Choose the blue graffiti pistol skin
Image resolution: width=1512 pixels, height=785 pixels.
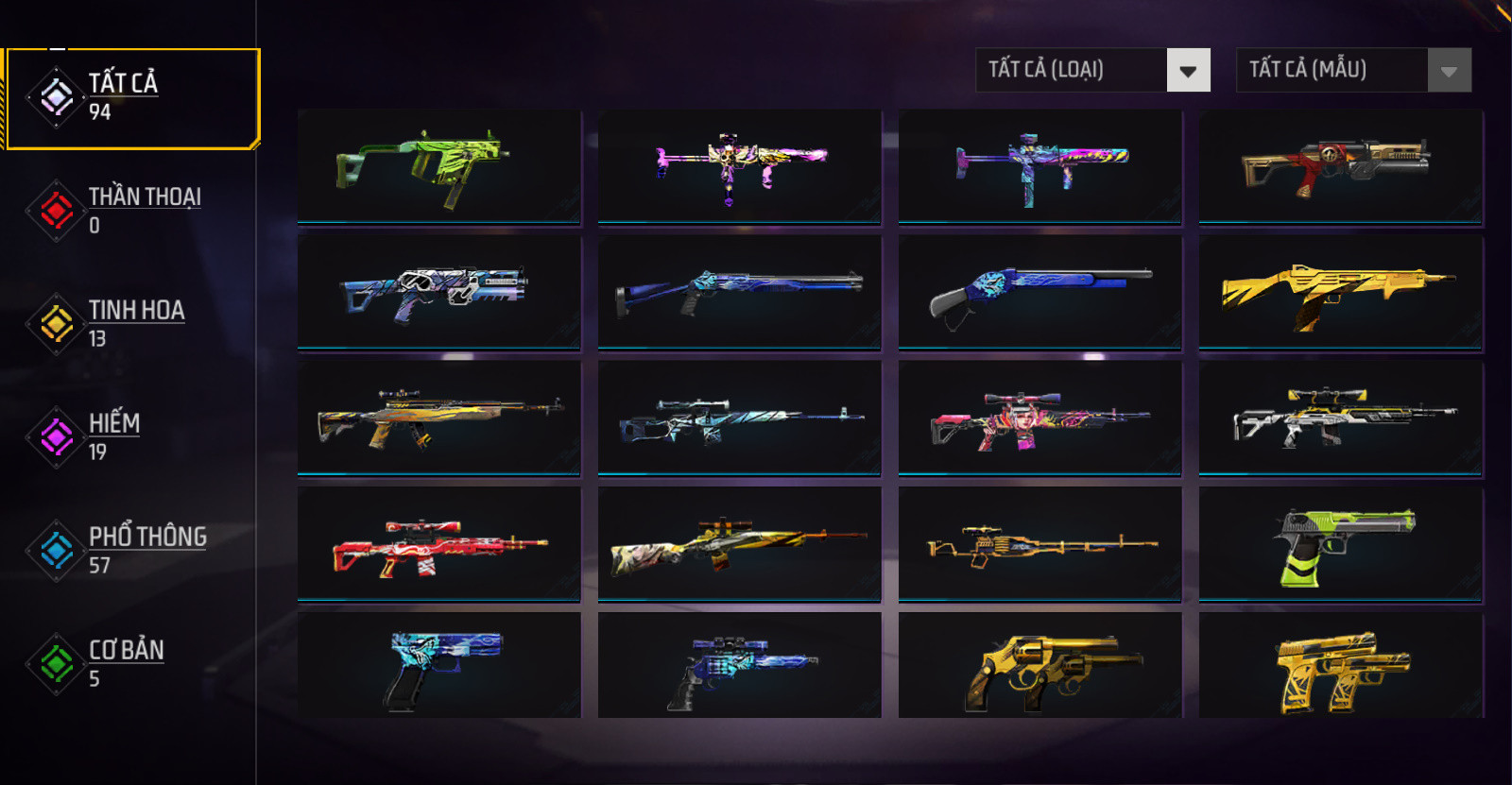pos(438,666)
